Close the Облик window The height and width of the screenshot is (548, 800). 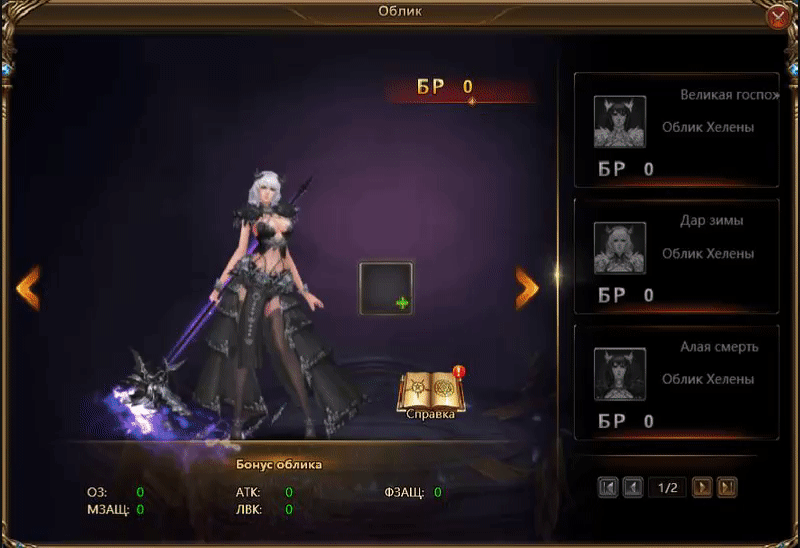coord(778,16)
